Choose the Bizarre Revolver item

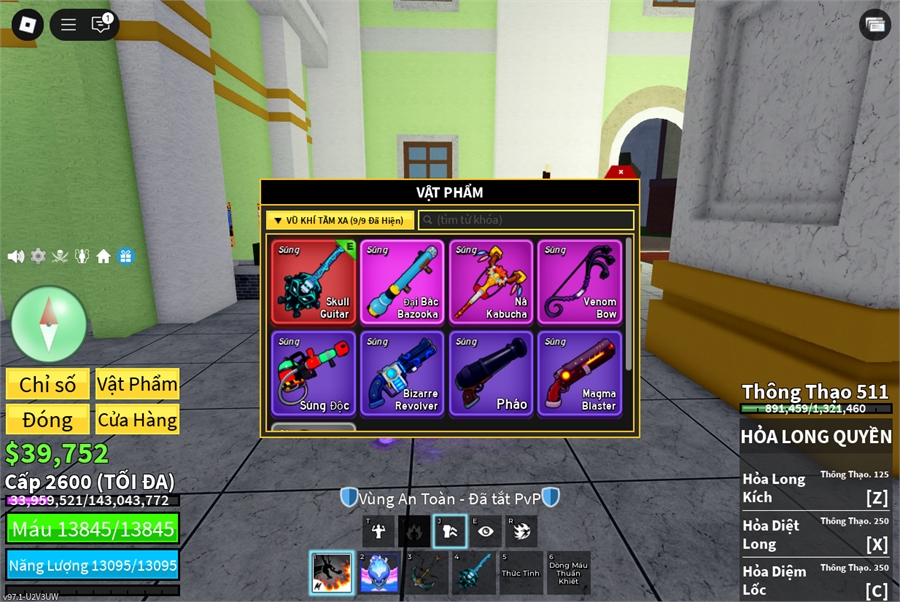401,373
